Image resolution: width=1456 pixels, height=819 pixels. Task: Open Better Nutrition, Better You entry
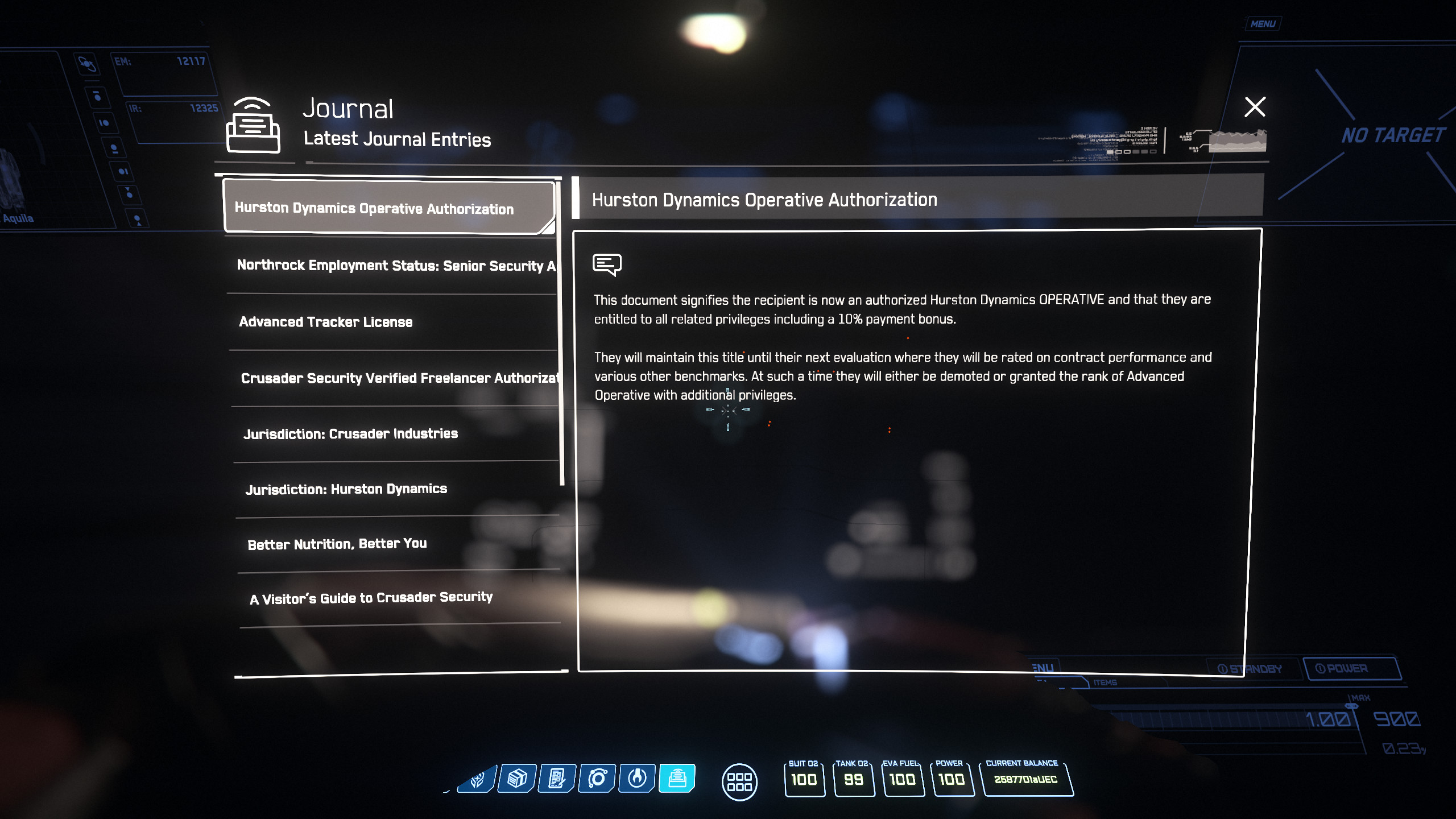tap(337, 544)
